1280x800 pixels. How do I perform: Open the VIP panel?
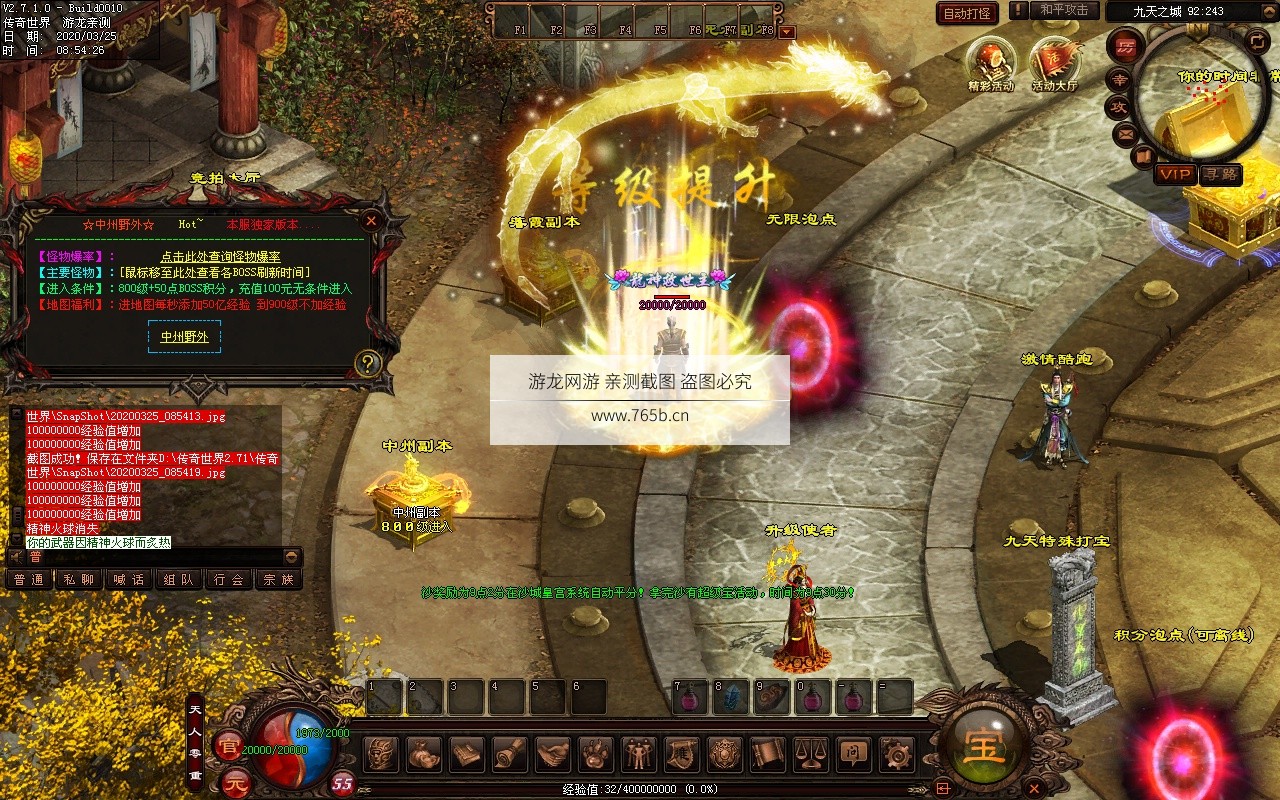[x=1175, y=174]
